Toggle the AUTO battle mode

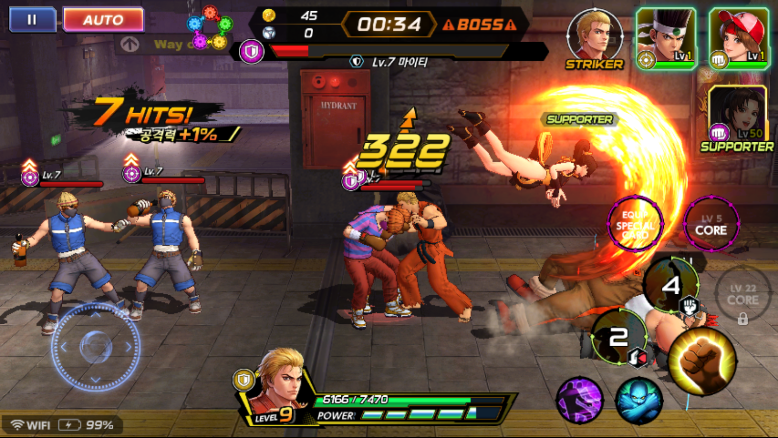tap(103, 19)
